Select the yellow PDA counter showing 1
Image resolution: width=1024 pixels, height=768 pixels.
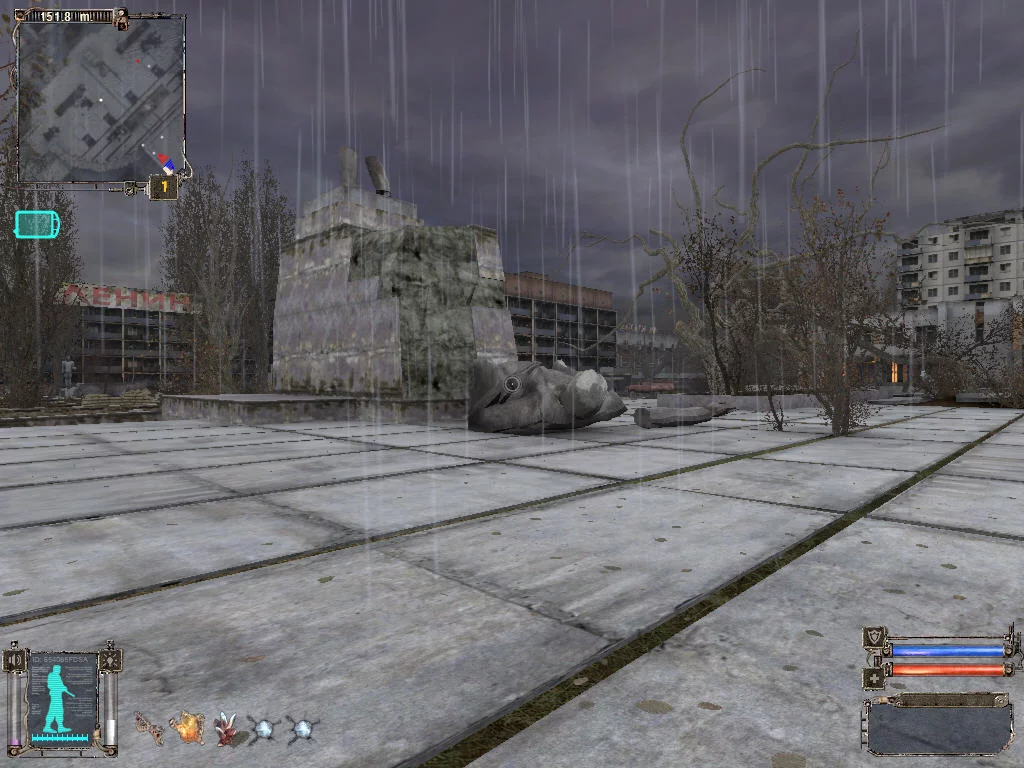163,187
